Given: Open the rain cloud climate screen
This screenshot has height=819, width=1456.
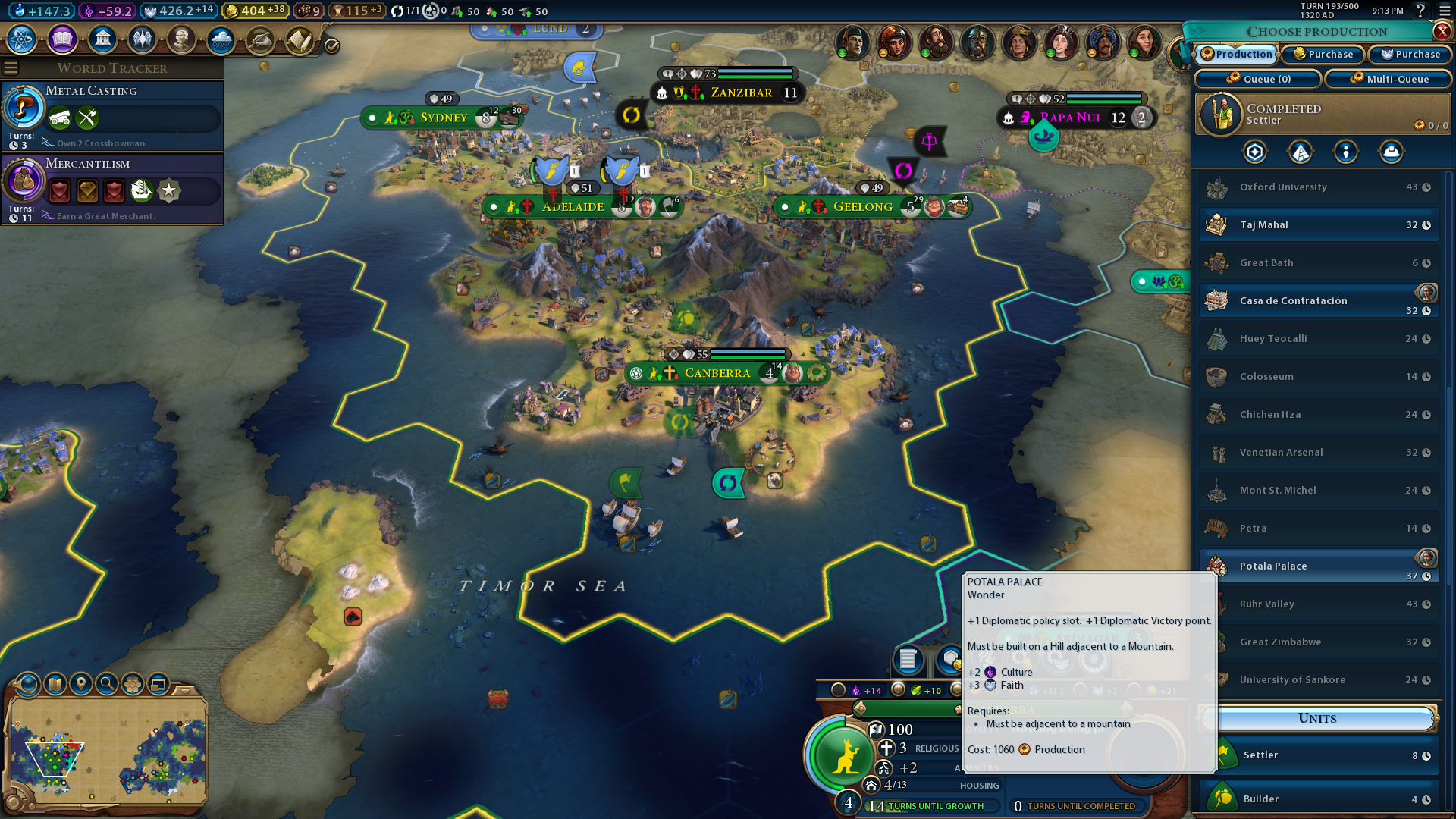Looking at the screenshot, I should 221,39.
